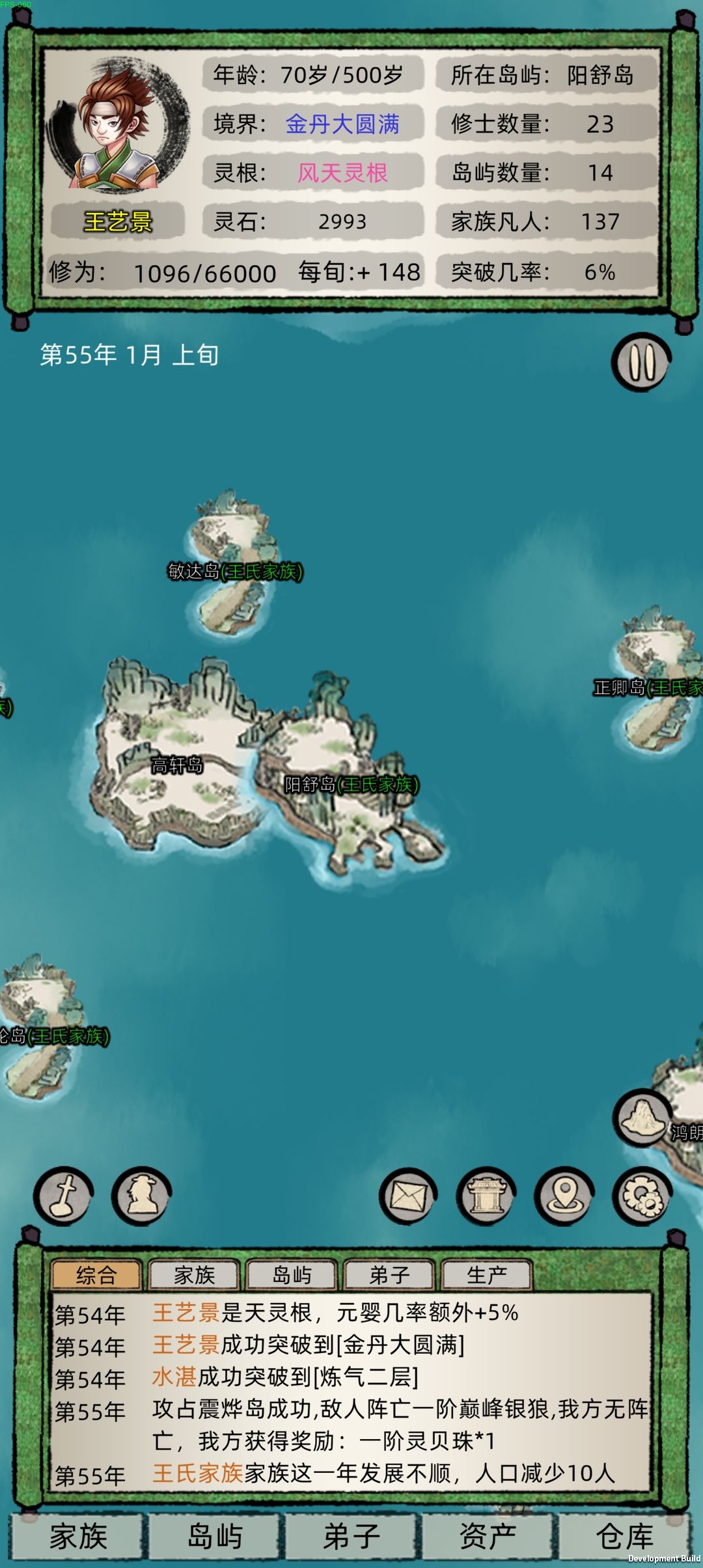Go to 岛屿 in the bottom bar
The image size is (703, 1568).
215,1537
